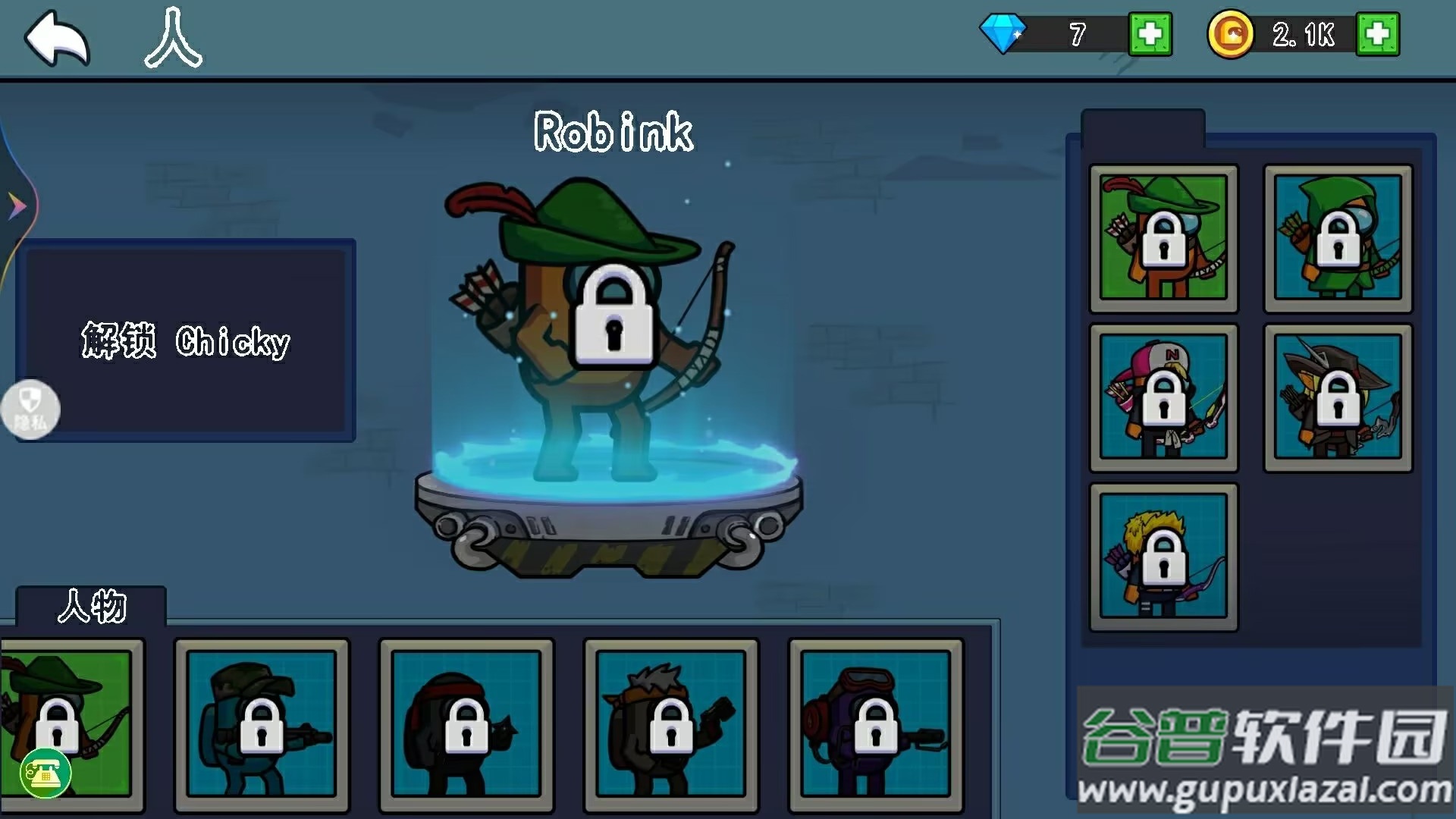This screenshot has width=1456, height=819.
Task: Go back with the white arrow button
Action: pos(57,38)
